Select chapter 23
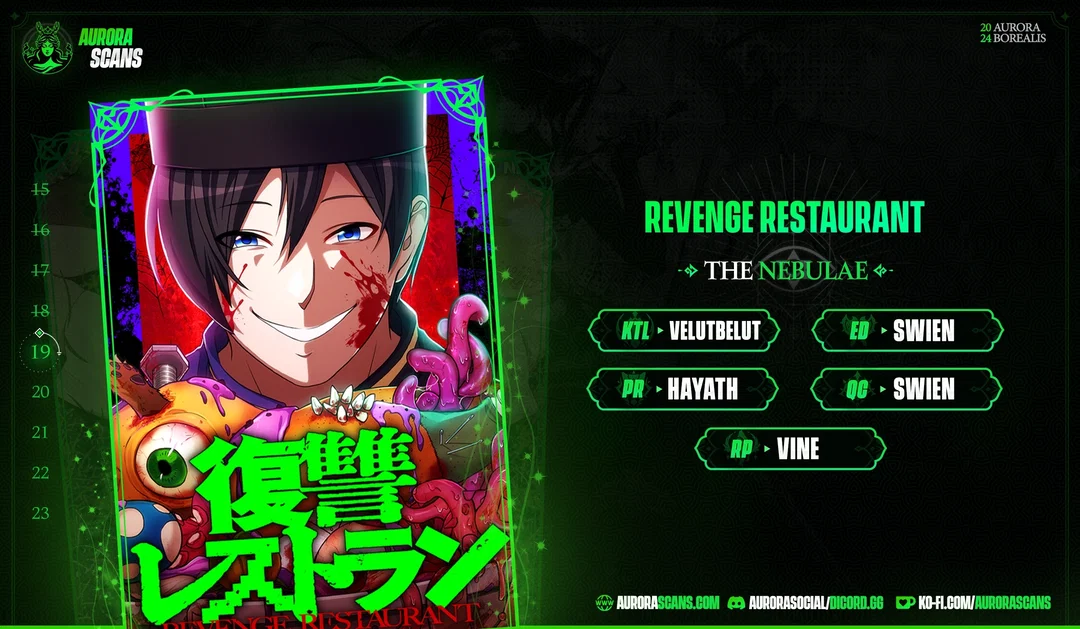The width and height of the screenshot is (1080, 629). tap(41, 513)
